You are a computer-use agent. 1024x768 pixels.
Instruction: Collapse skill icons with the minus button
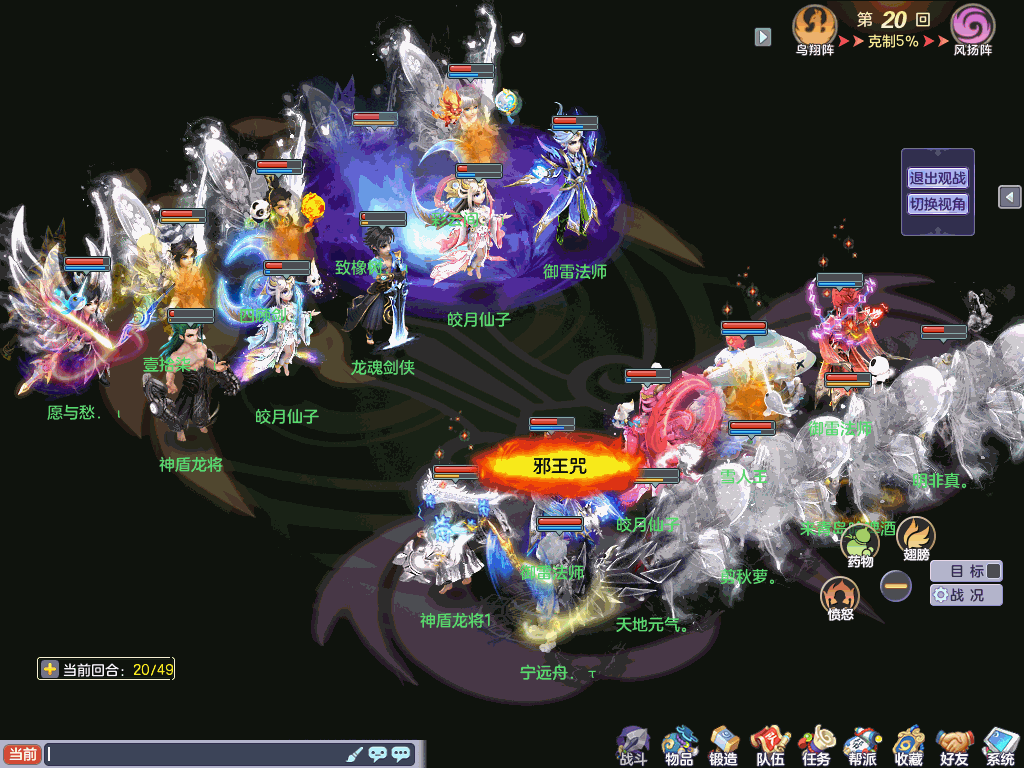pos(896,585)
